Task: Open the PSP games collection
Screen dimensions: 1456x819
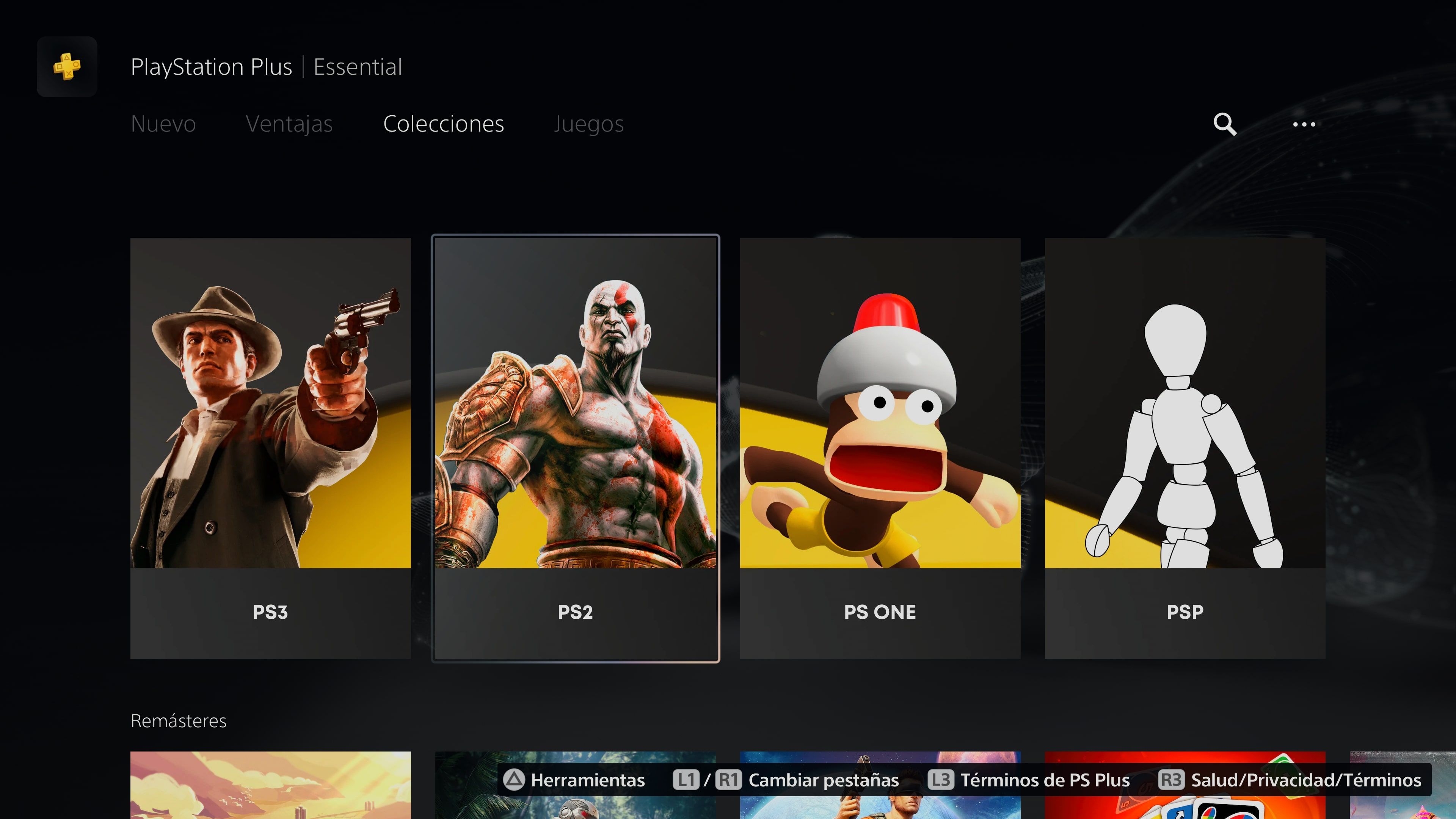Action: [x=1185, y=449]
